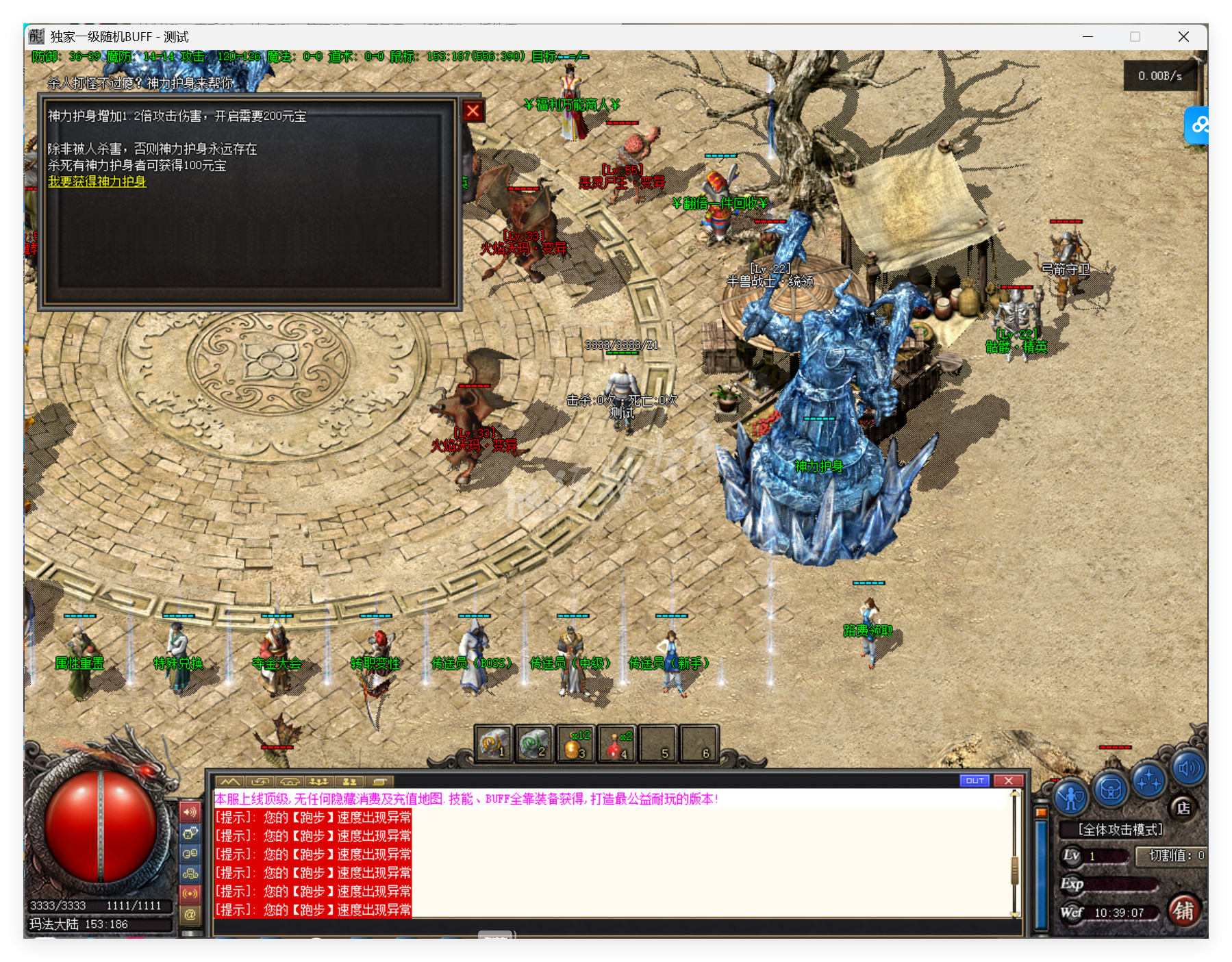Image resolution: width=1232 pixels, height=962 pixels.
Task: Close the chat panel with its red X
Action: point(1008,781)
